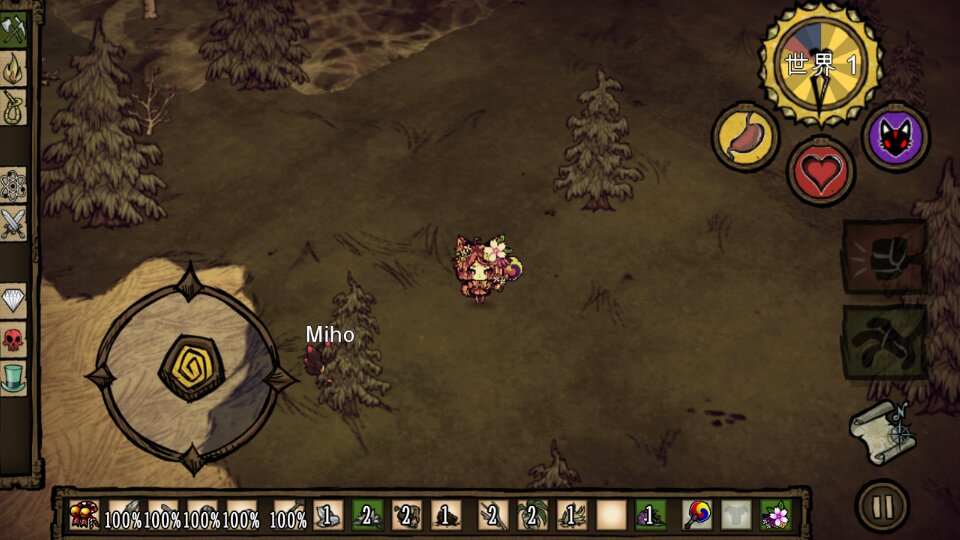Tap the punch attack button
Screen dimensions: 960x540
(x=884, y=256)
